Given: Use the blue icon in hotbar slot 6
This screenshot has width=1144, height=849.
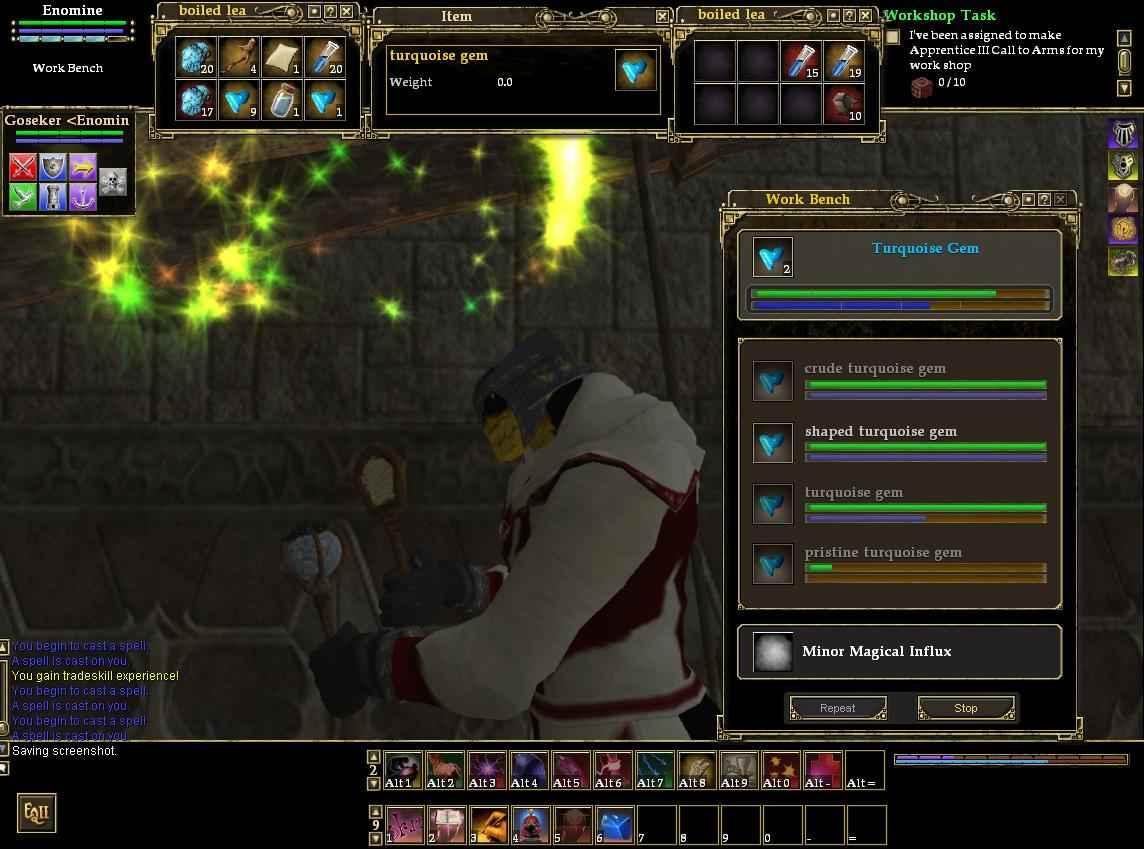Looking at the screenshot, I should pos(615,825).
